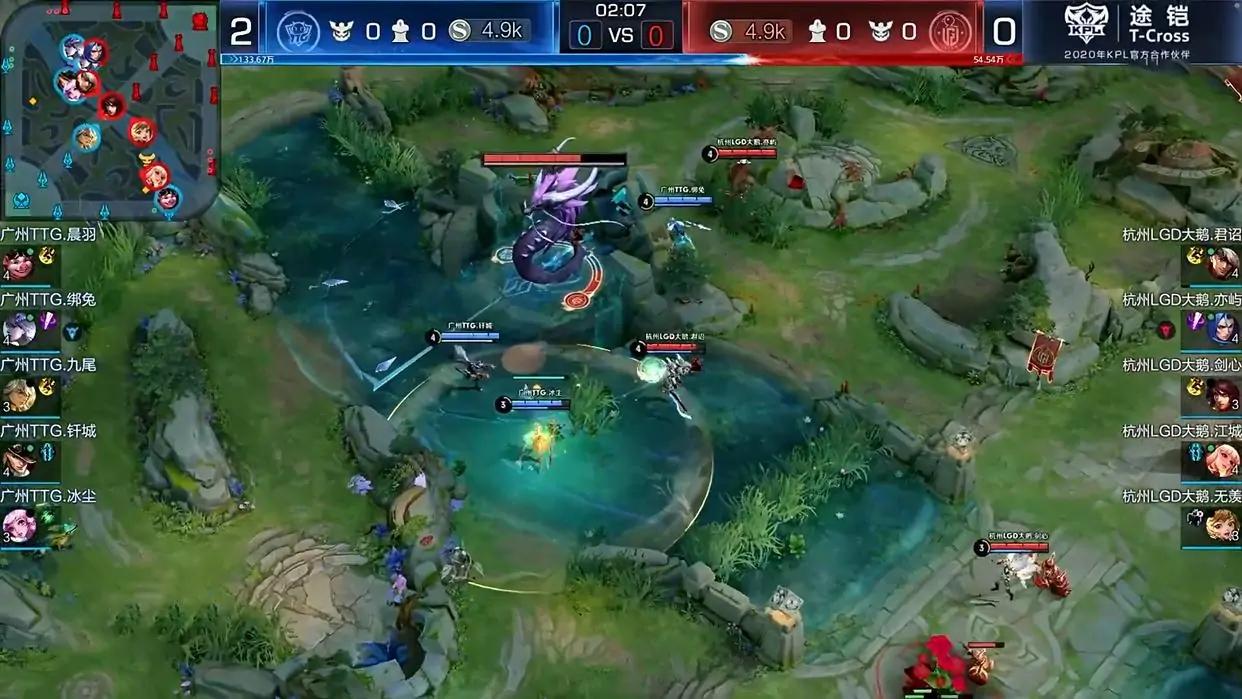Select 杭州LGD大鹅.江城's blonde hero portrait
The height and width of the screenshot is (699, 1242).
click(1223, 461)
